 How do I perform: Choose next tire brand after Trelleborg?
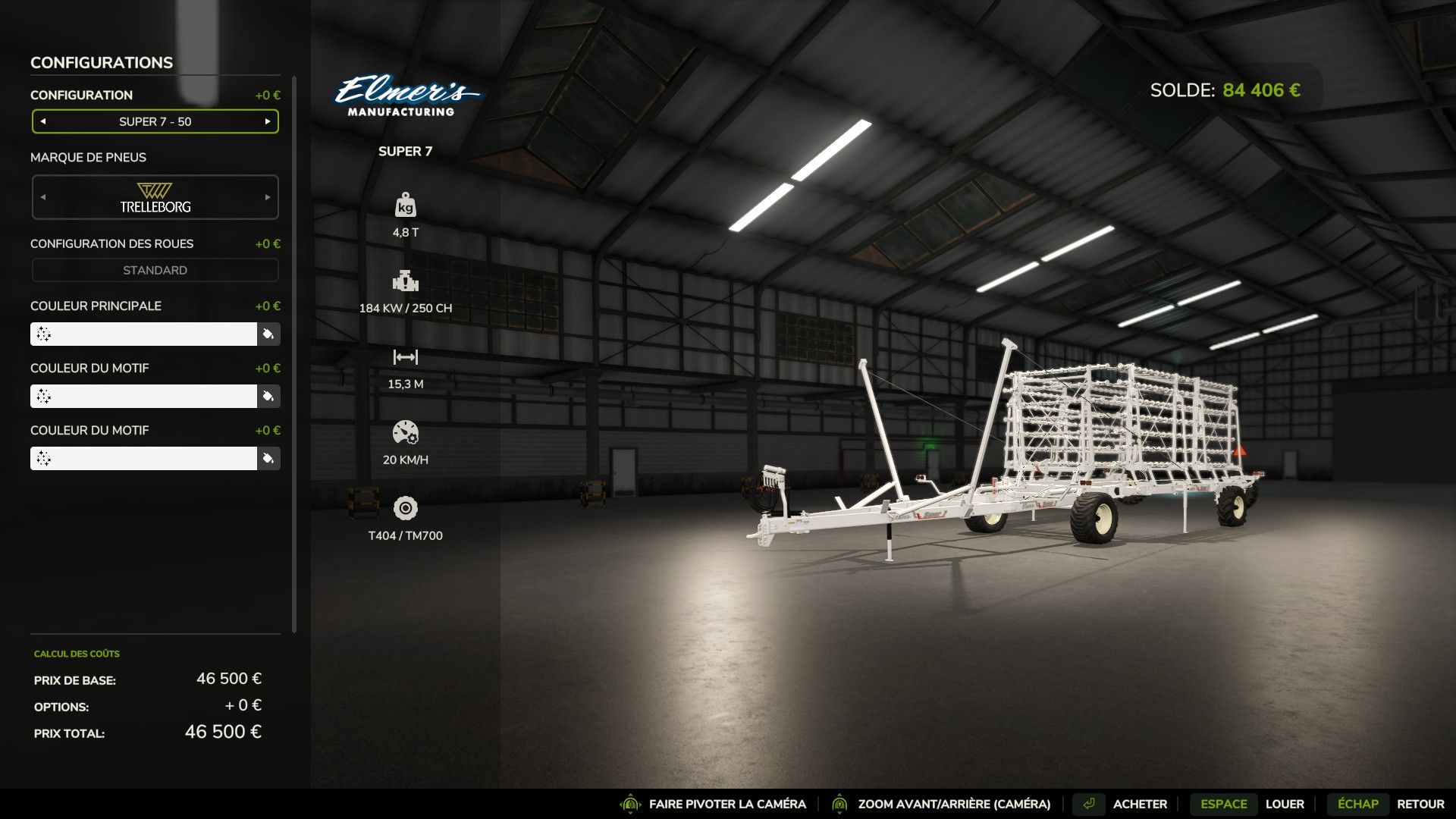click(268, 197)
